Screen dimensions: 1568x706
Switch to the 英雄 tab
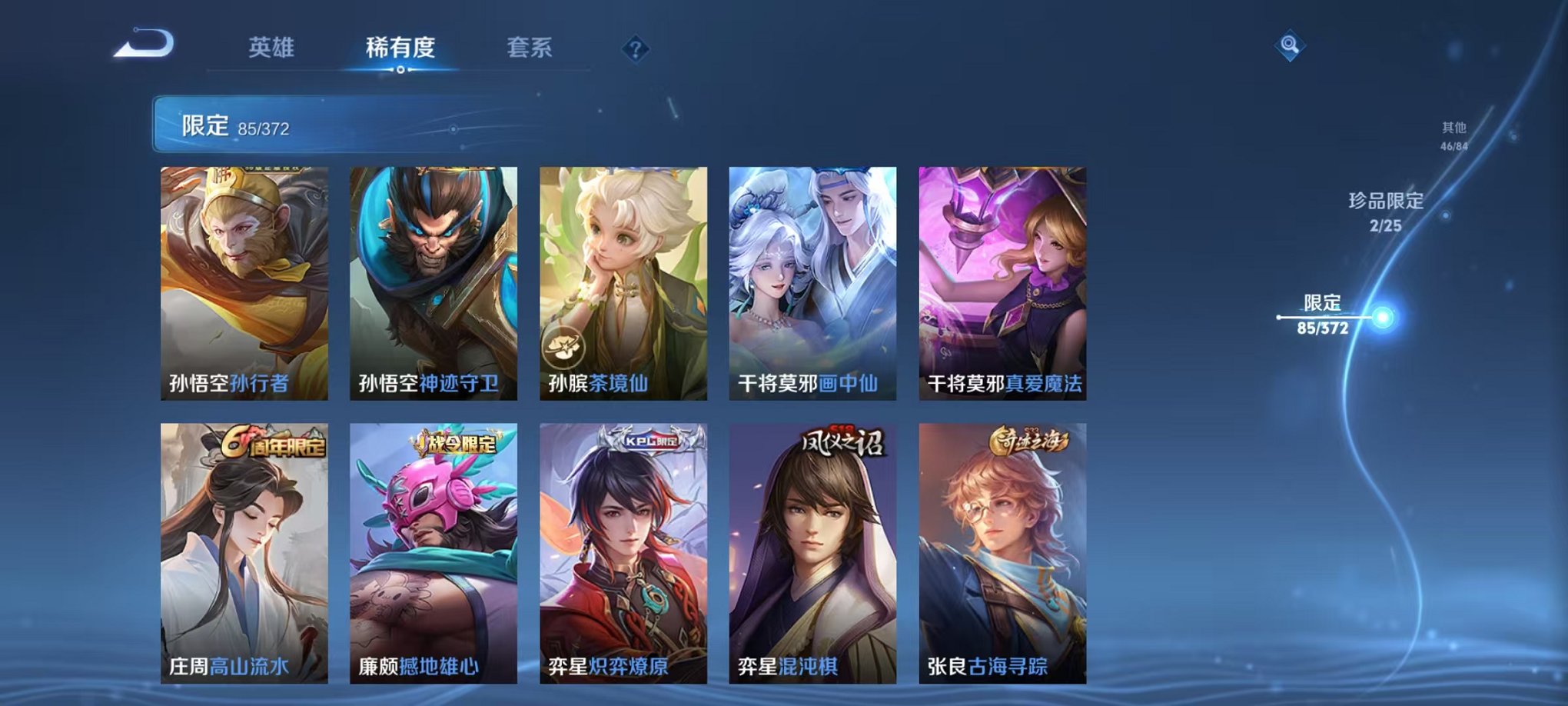tap(272, 46)
